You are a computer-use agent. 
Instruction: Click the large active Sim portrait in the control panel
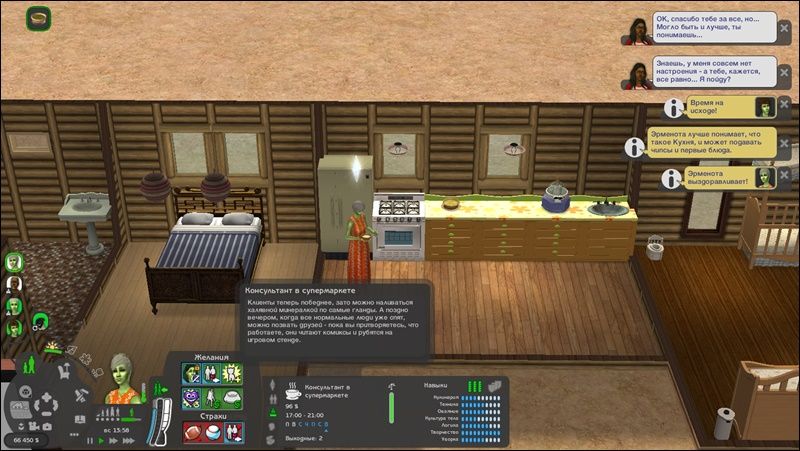click(x=122, y=380)
